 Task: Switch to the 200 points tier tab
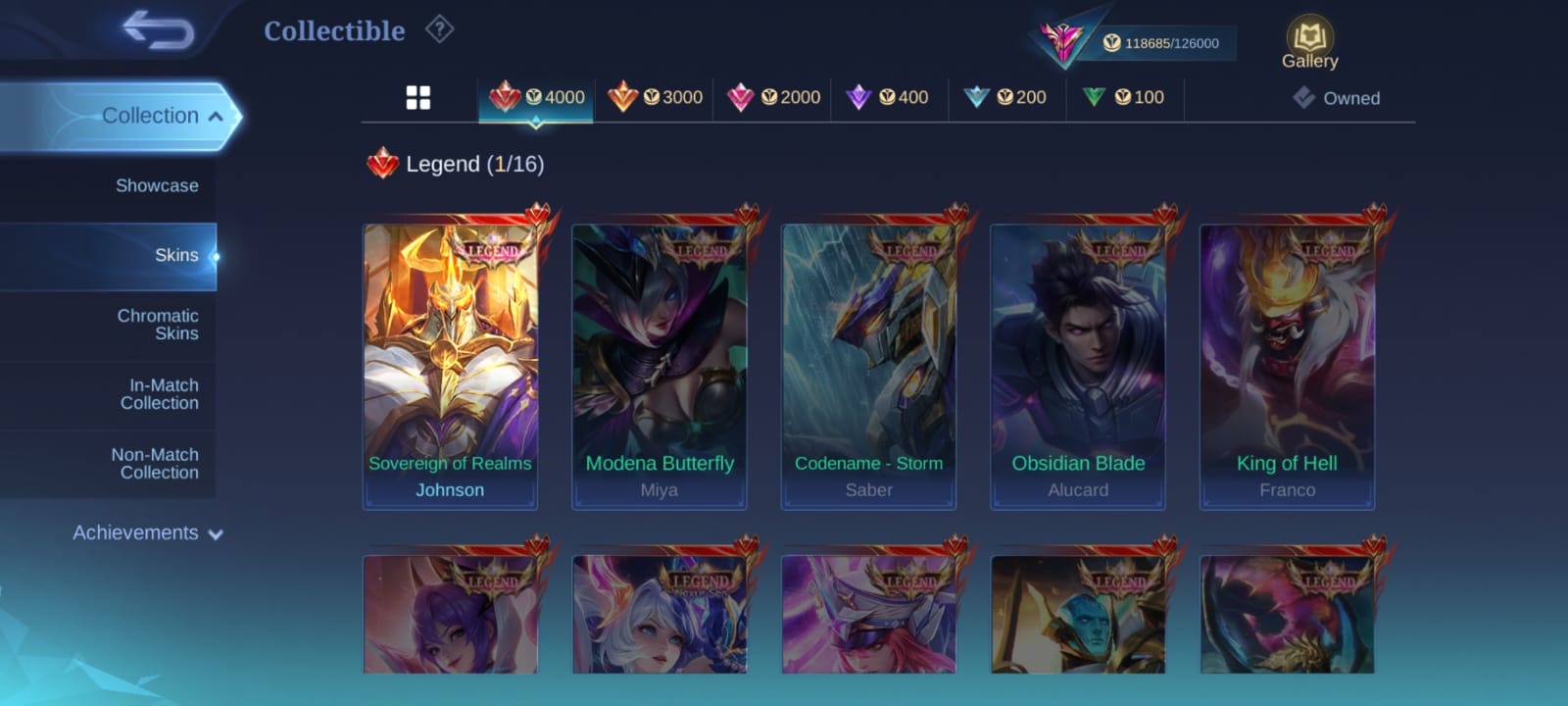[1006, 97]
